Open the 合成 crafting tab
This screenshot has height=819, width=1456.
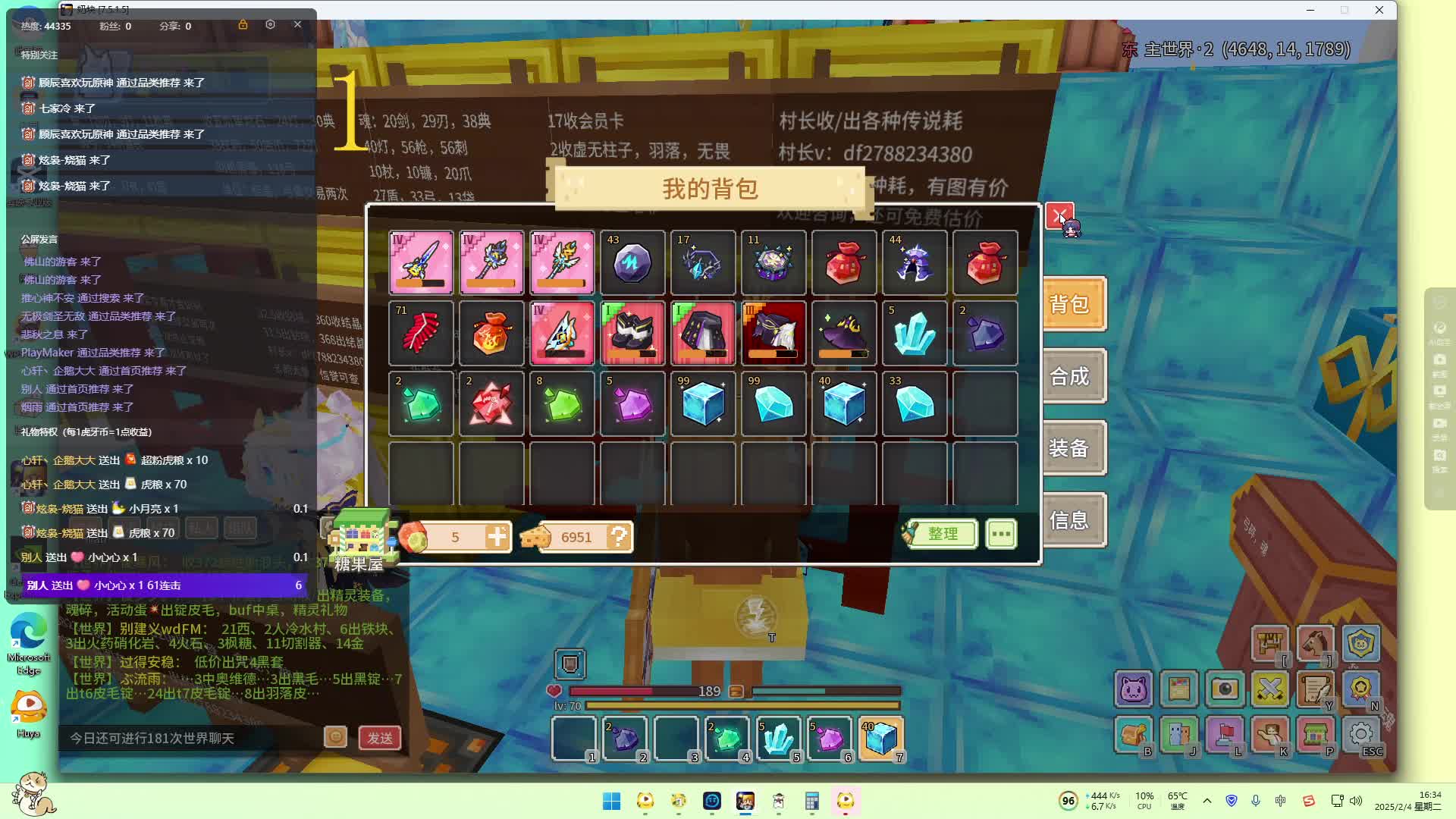pos(1073,376)
